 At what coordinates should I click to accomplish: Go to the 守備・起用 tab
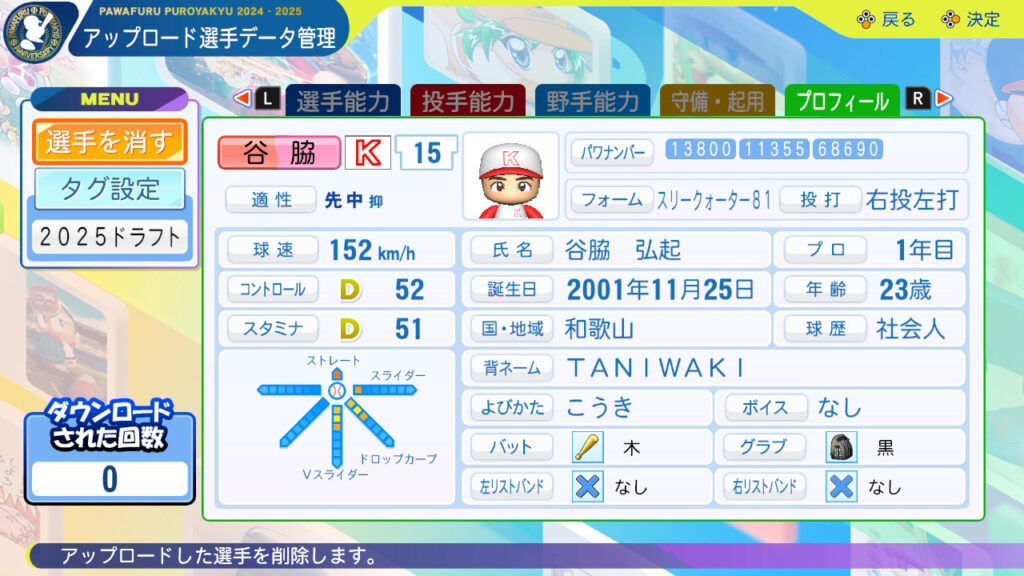717,101
